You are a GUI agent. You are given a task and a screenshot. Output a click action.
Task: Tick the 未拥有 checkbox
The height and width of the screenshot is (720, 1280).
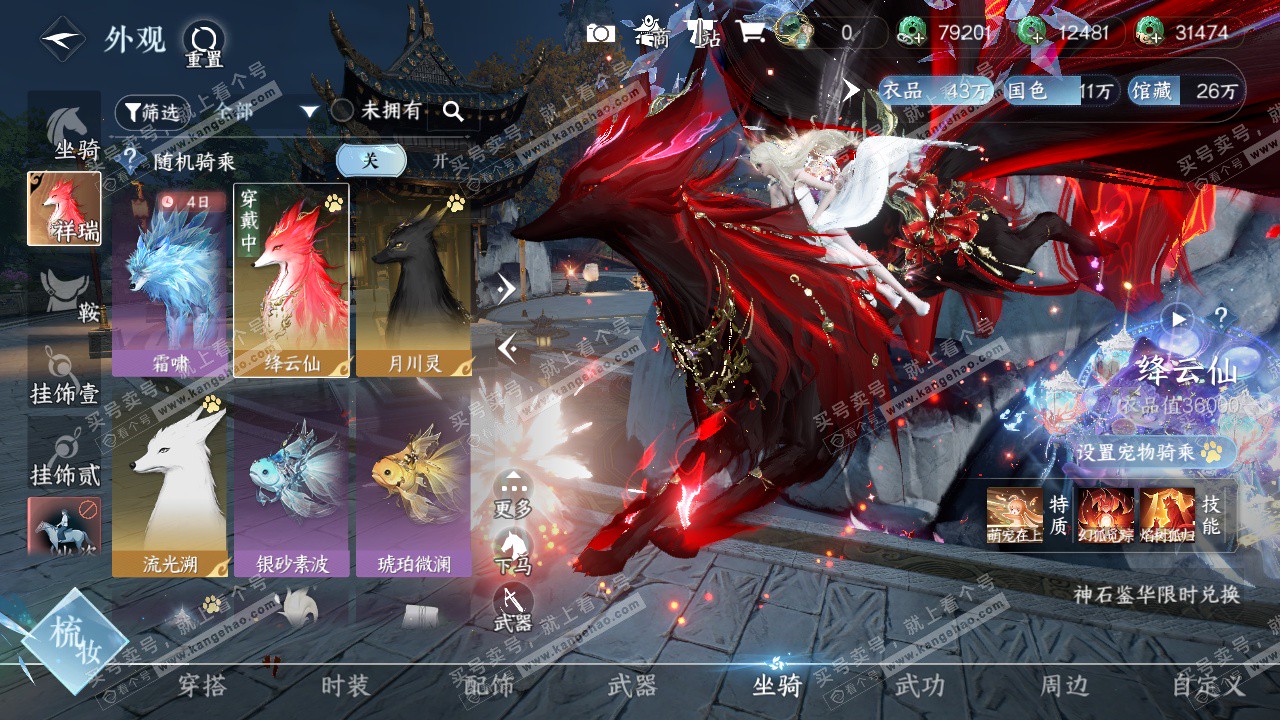342,111
